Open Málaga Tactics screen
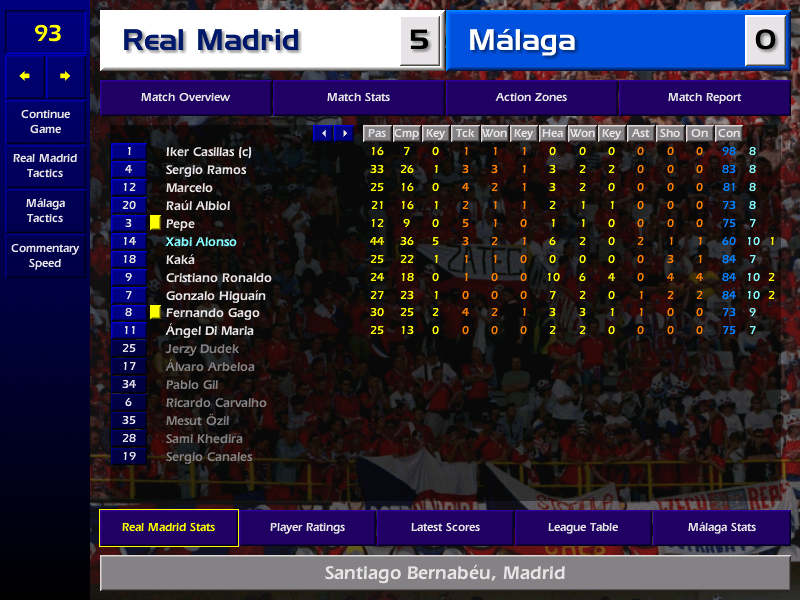Viewport: 800px width, 600px height. tap(45, 210)
